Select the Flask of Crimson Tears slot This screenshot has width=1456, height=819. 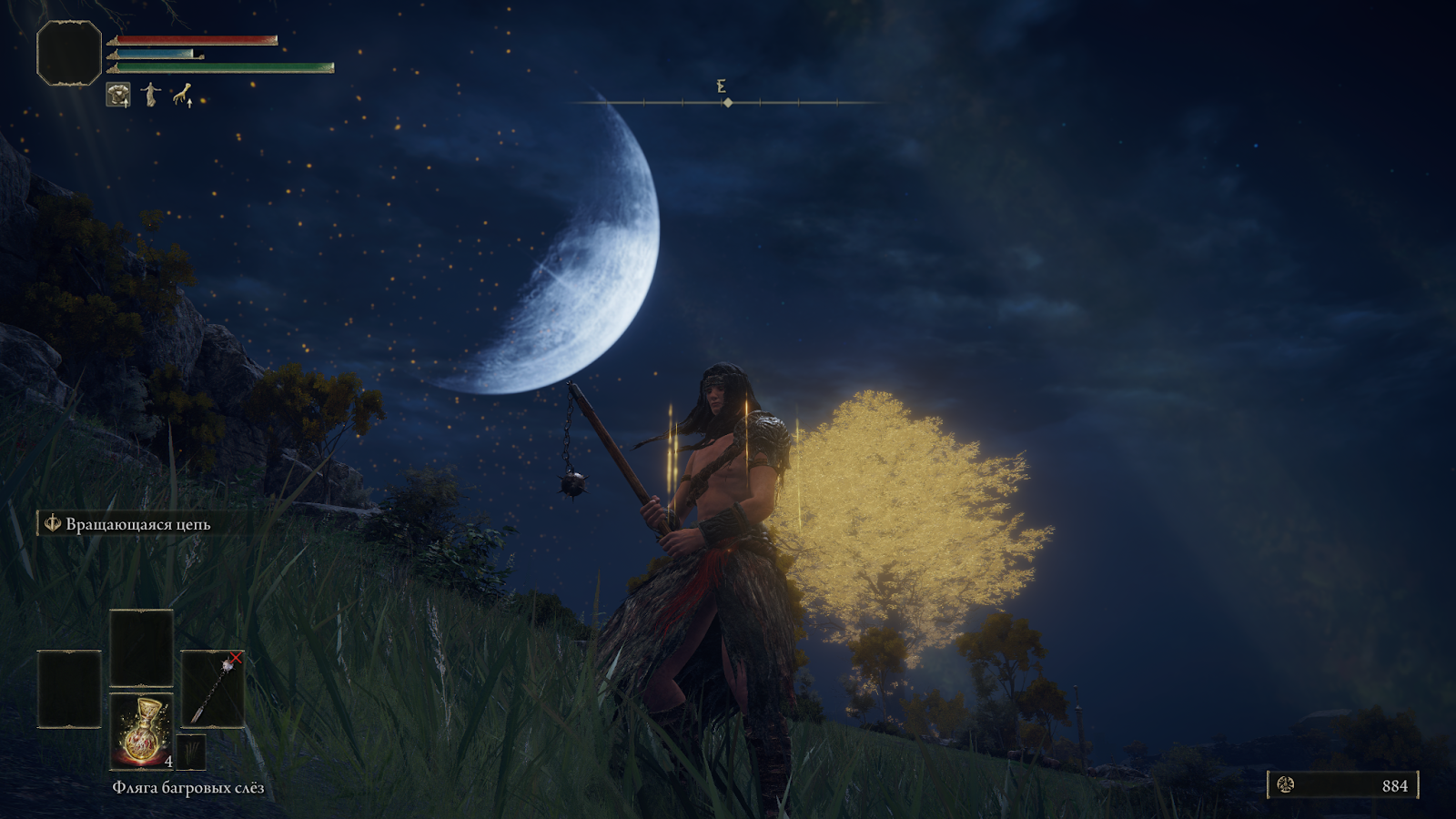pos(142,731)
